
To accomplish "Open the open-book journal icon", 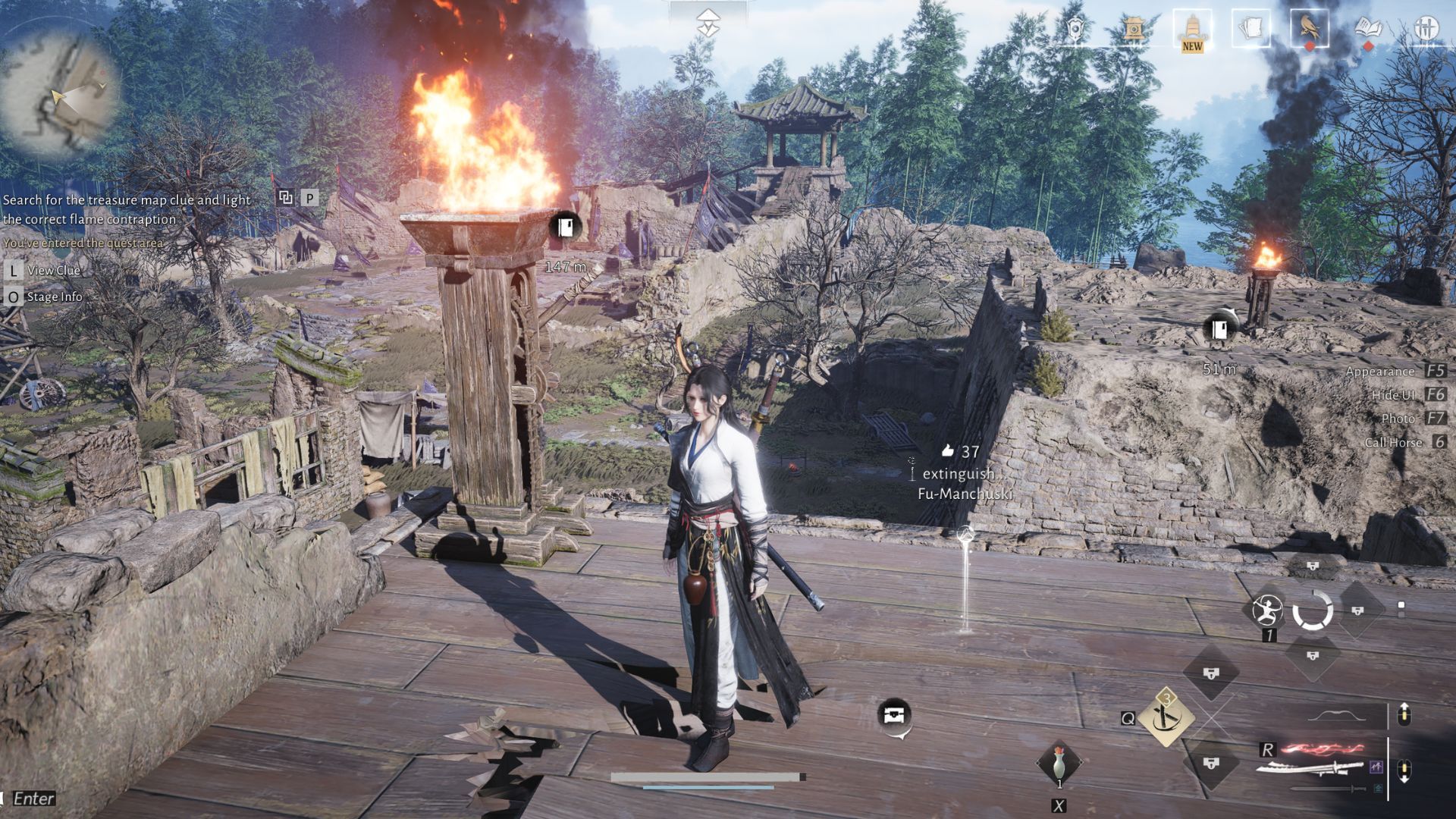I will click(1368, 30).
